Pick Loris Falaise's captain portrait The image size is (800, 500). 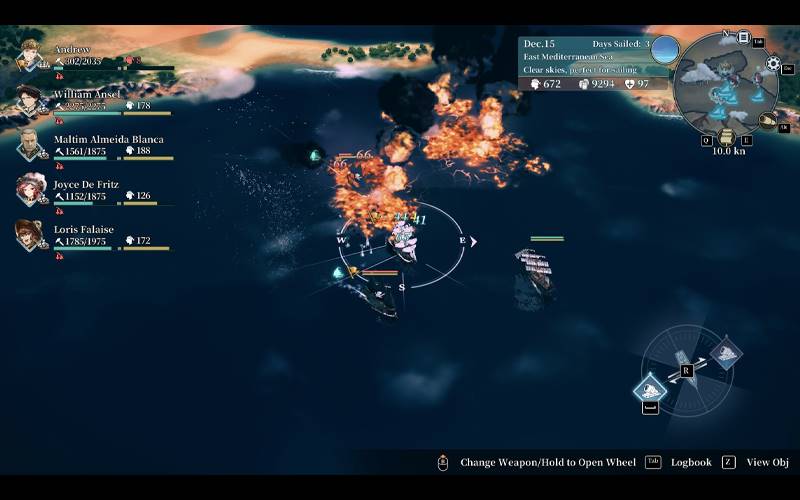point(29,235)
